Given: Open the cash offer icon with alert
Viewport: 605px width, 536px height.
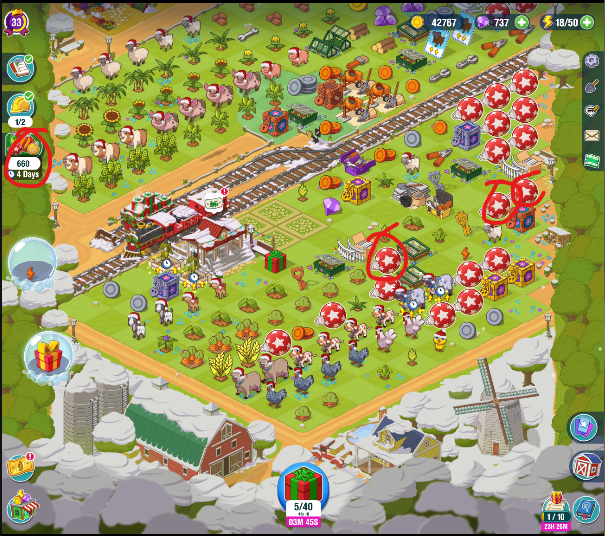Looking at the screenshot, I should (20, 467).
